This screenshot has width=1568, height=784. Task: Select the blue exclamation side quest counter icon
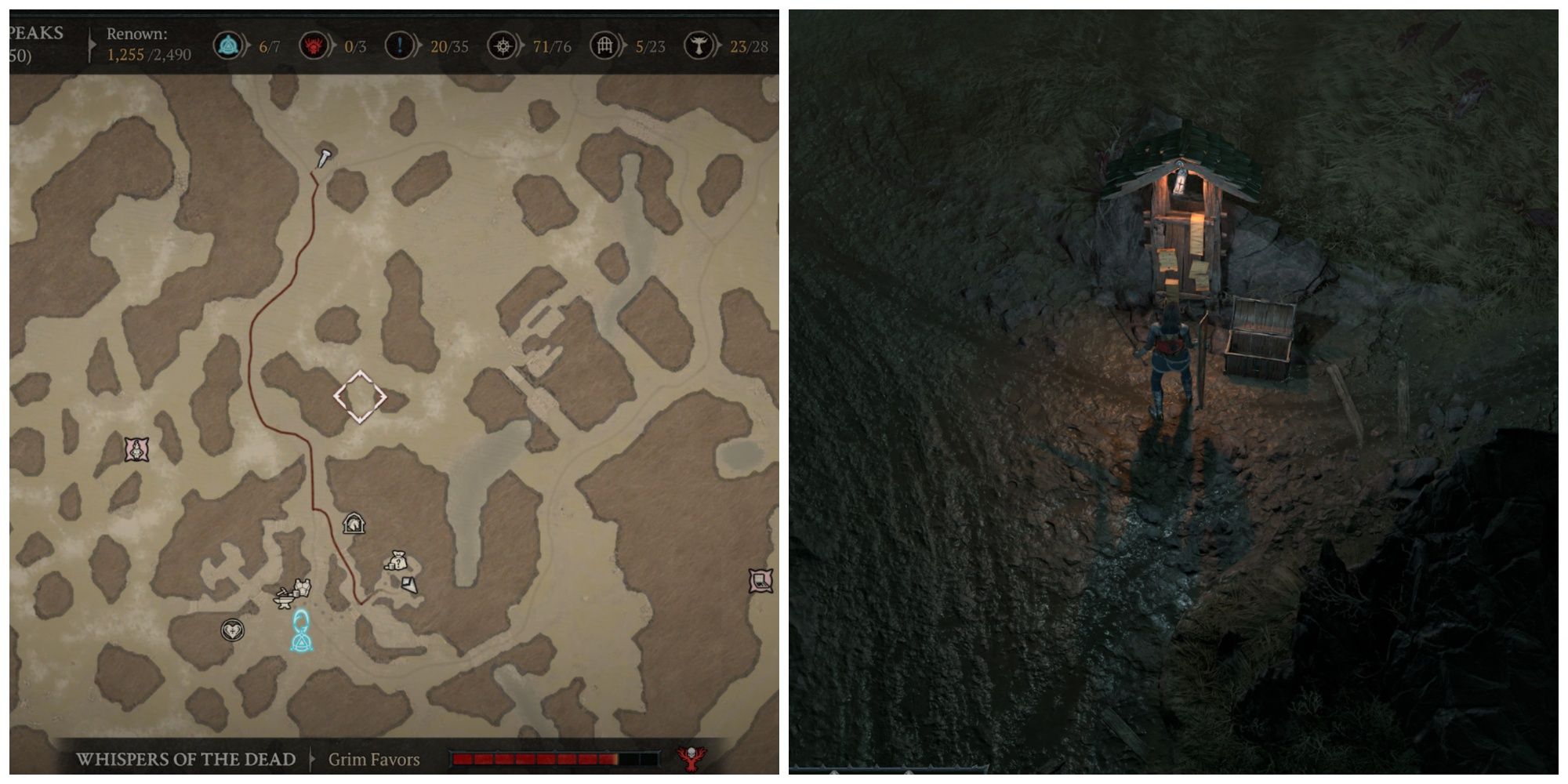(401, 45)
